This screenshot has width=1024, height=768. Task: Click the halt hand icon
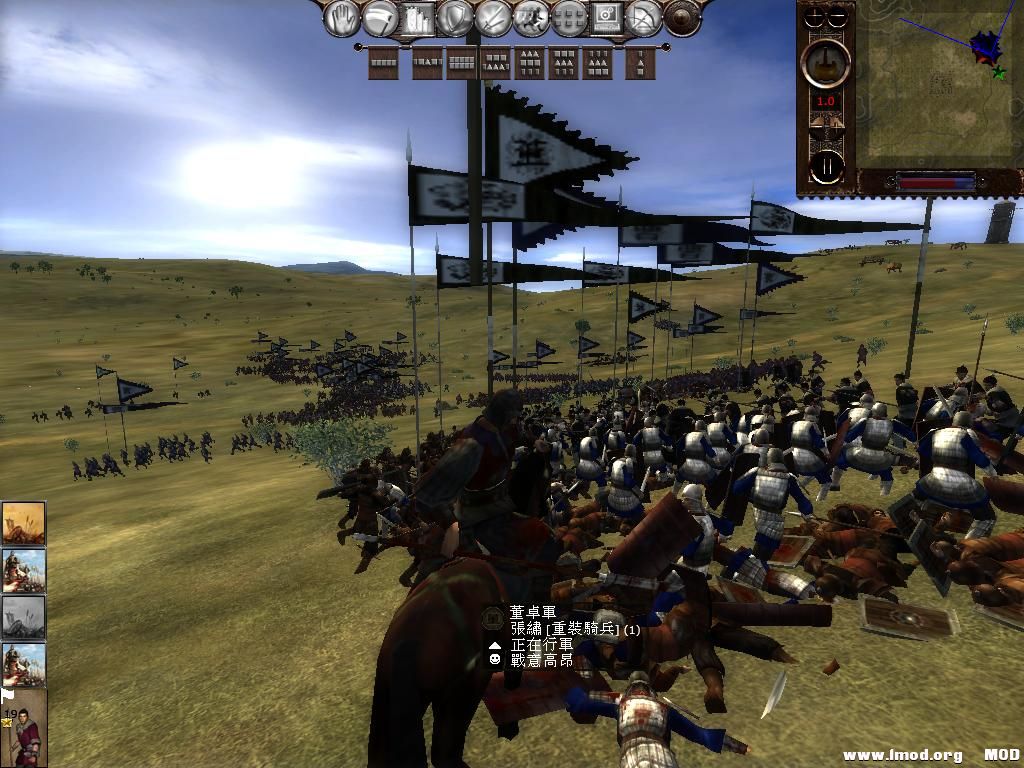click(341, 18)
